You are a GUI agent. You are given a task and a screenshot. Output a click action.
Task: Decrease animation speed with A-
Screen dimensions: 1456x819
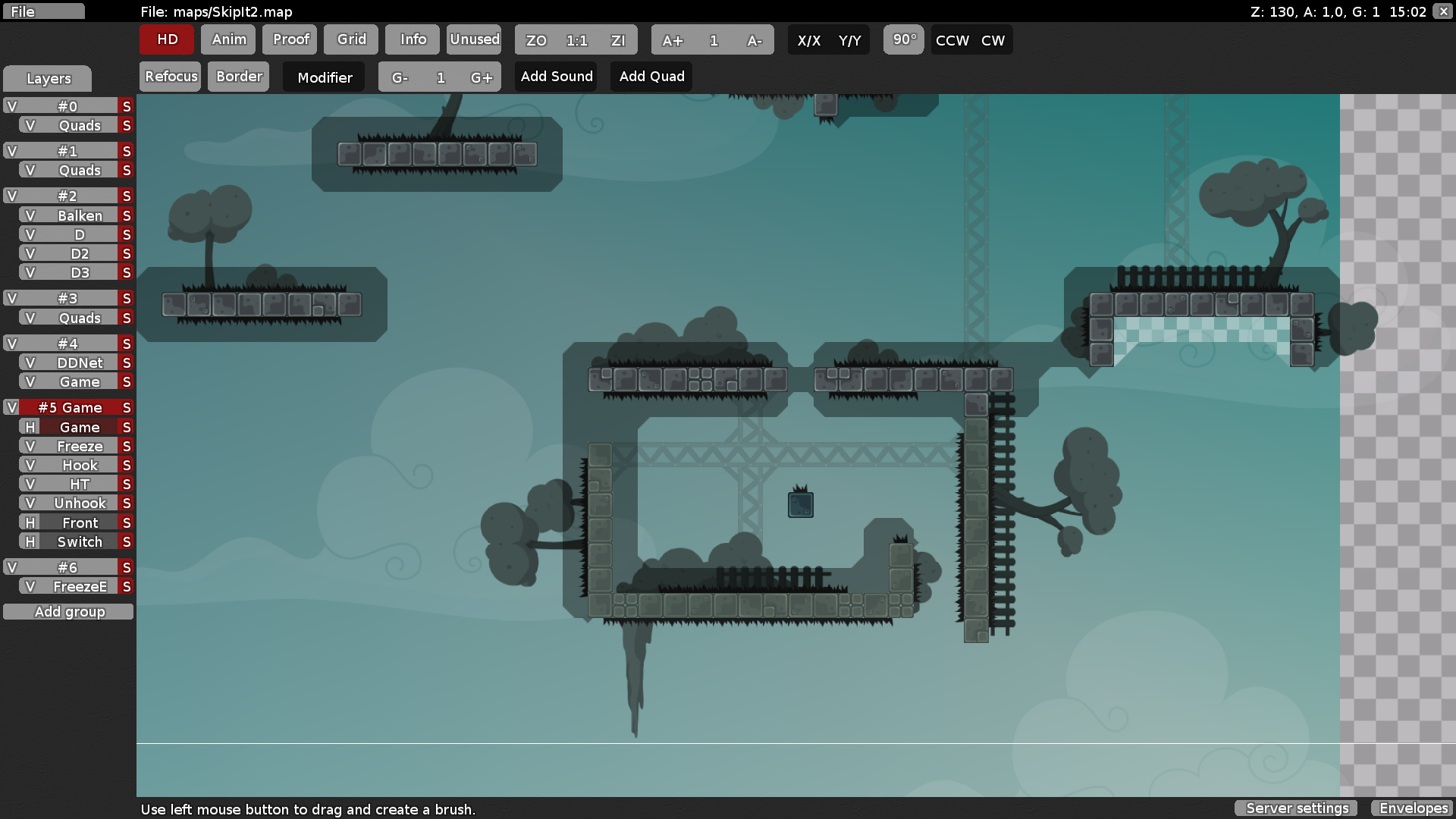tap(755, 40)
